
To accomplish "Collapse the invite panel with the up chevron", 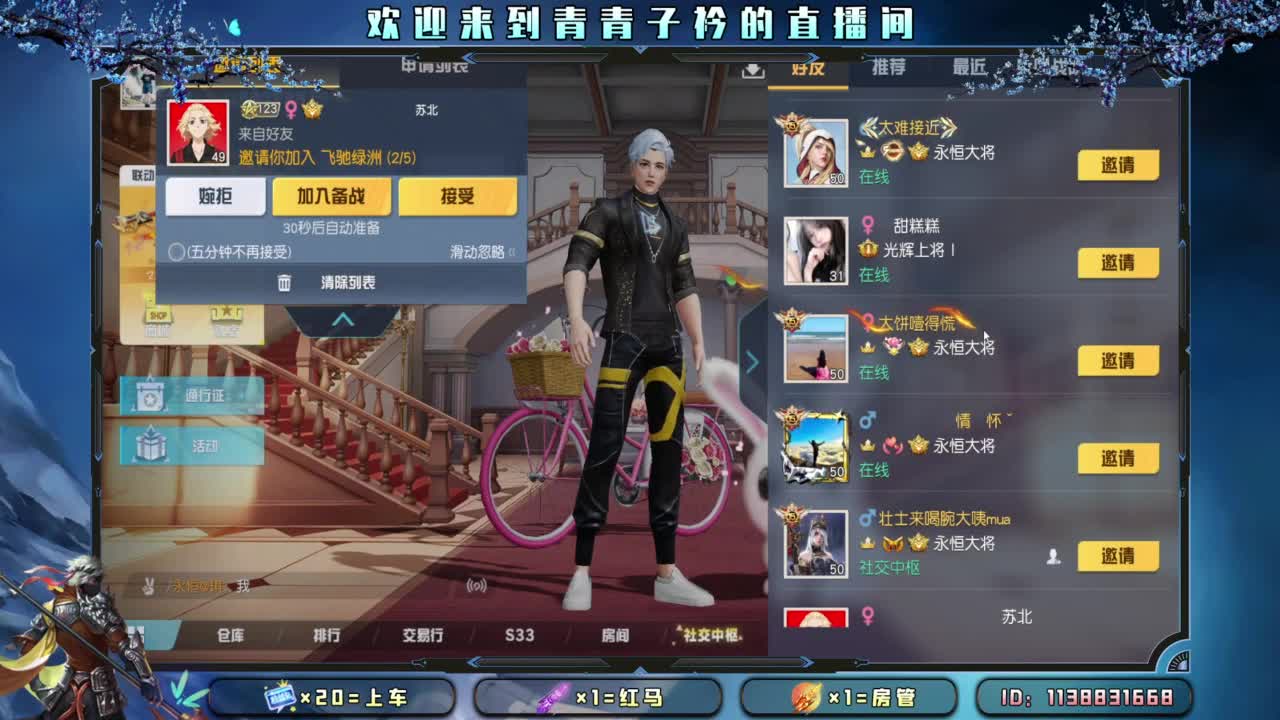I will (x=345, y=318).
